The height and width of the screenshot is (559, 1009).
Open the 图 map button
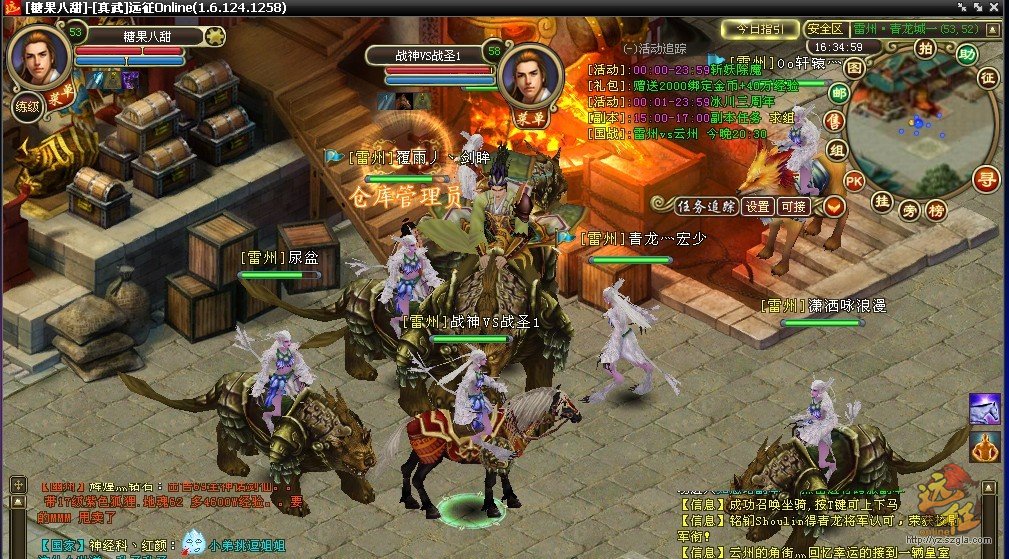point(853,67)
